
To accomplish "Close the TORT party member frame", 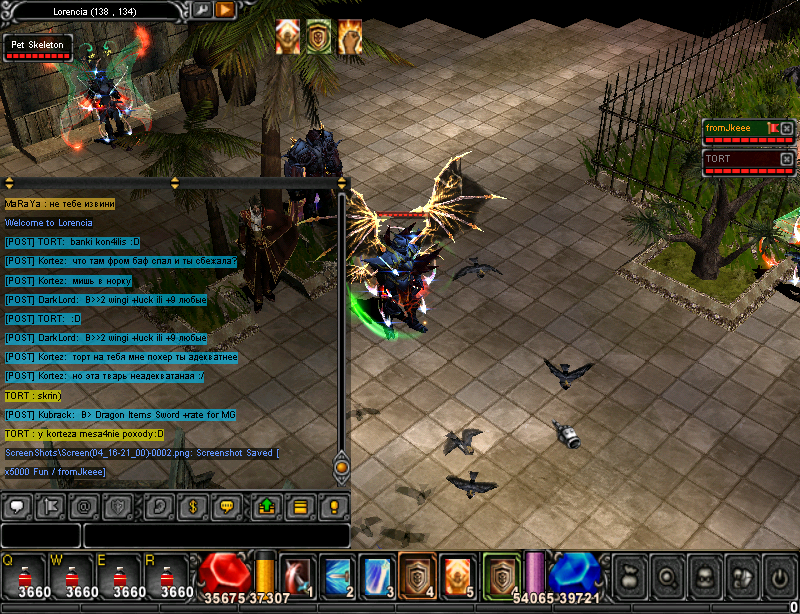I will 787,159.
